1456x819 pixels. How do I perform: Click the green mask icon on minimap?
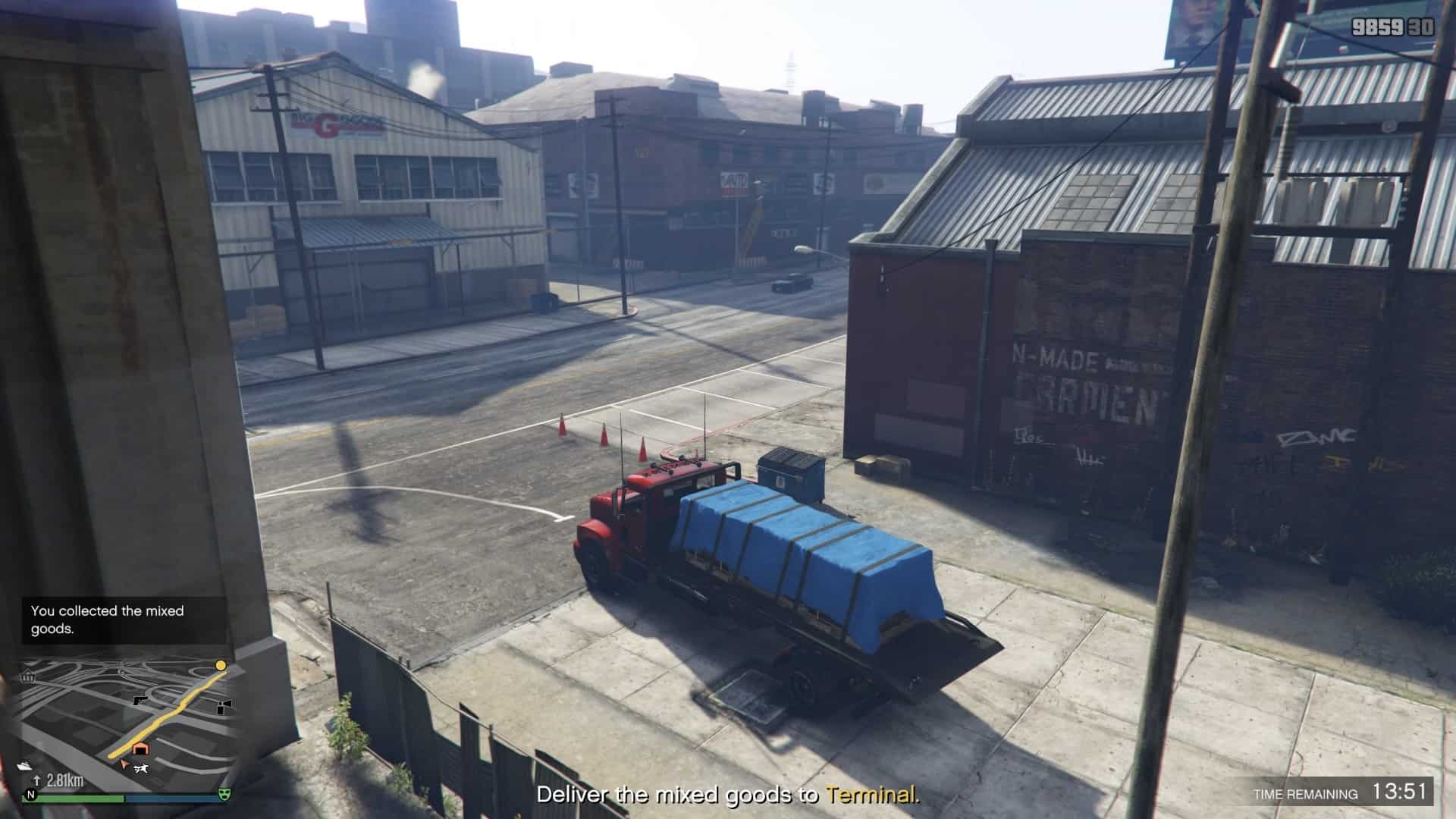coord(224,794)
